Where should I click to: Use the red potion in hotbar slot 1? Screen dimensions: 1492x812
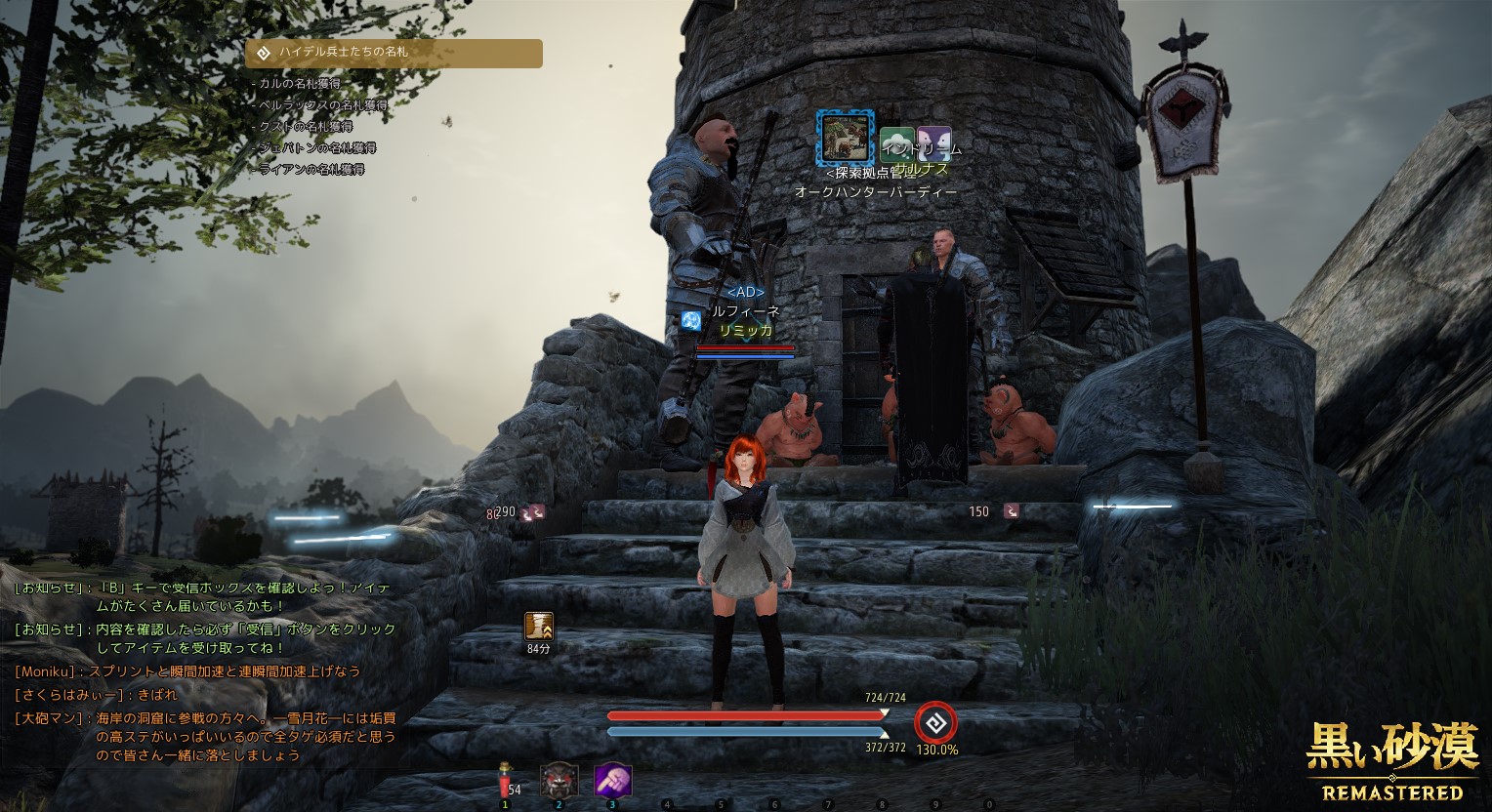[x=505, y=782]
